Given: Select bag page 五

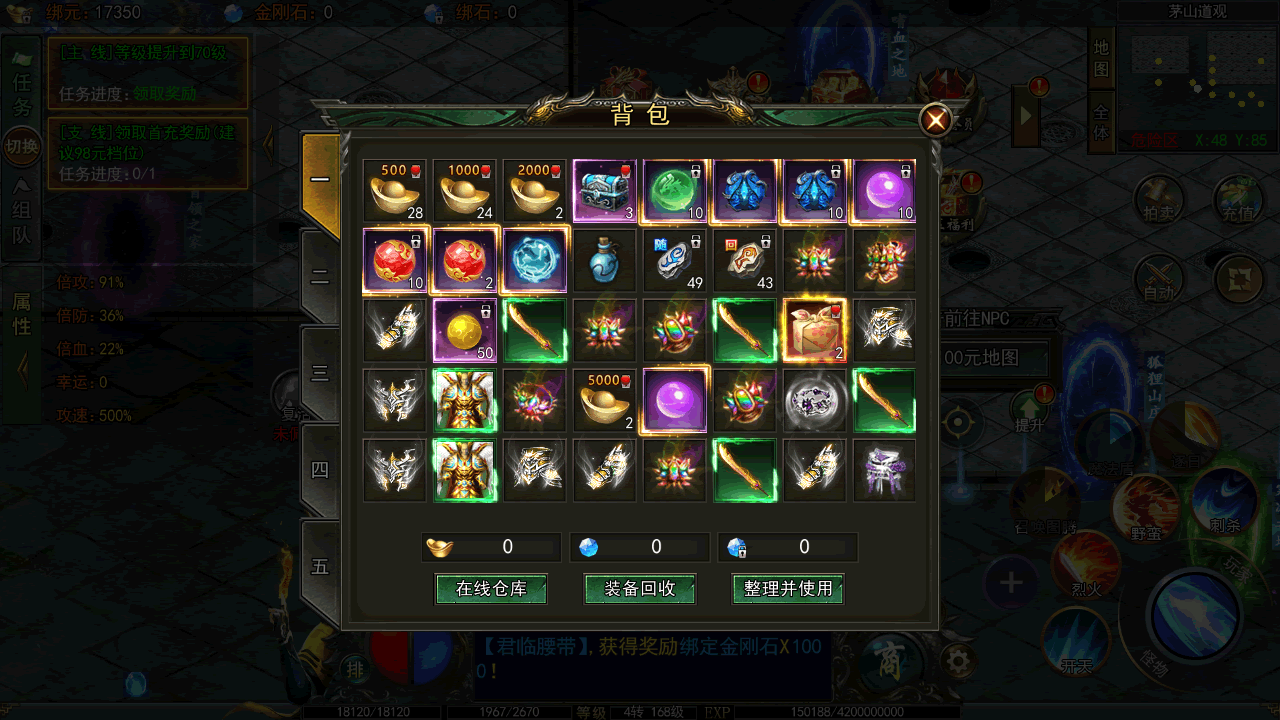Looking at the screenshot, I should point(320,566).
